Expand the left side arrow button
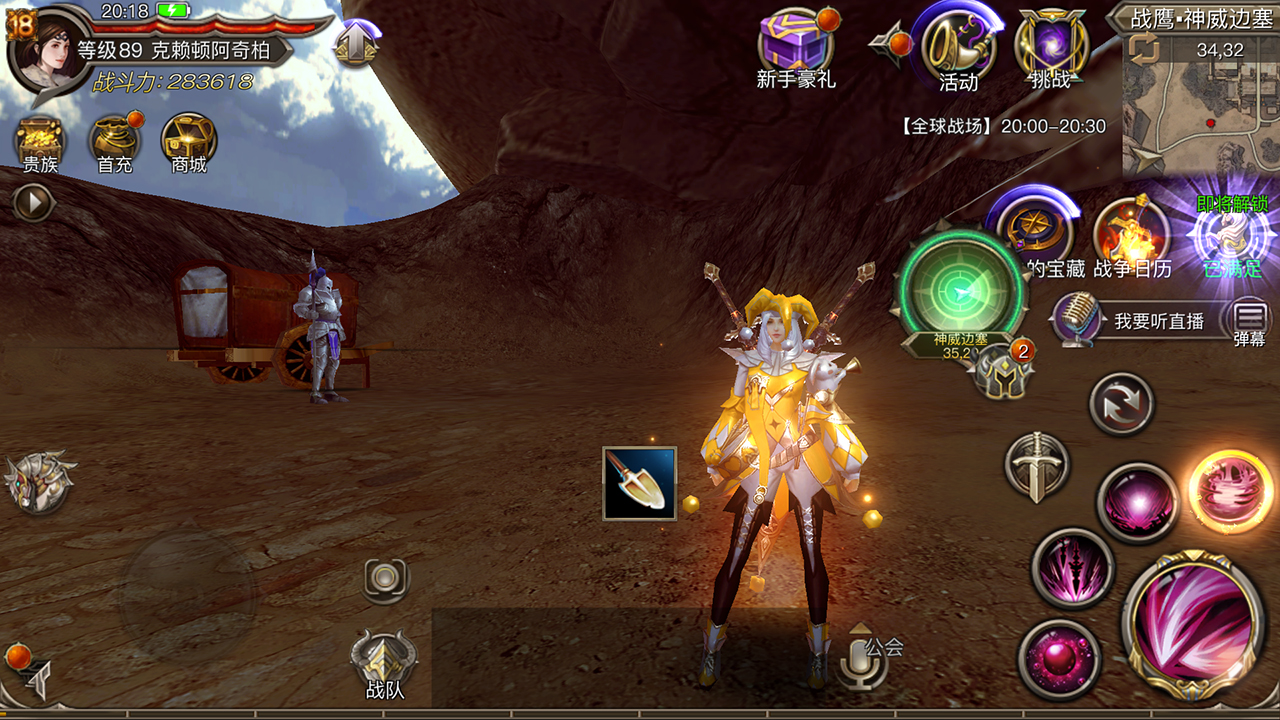1280x720 pixels. (x=33, y=204)
